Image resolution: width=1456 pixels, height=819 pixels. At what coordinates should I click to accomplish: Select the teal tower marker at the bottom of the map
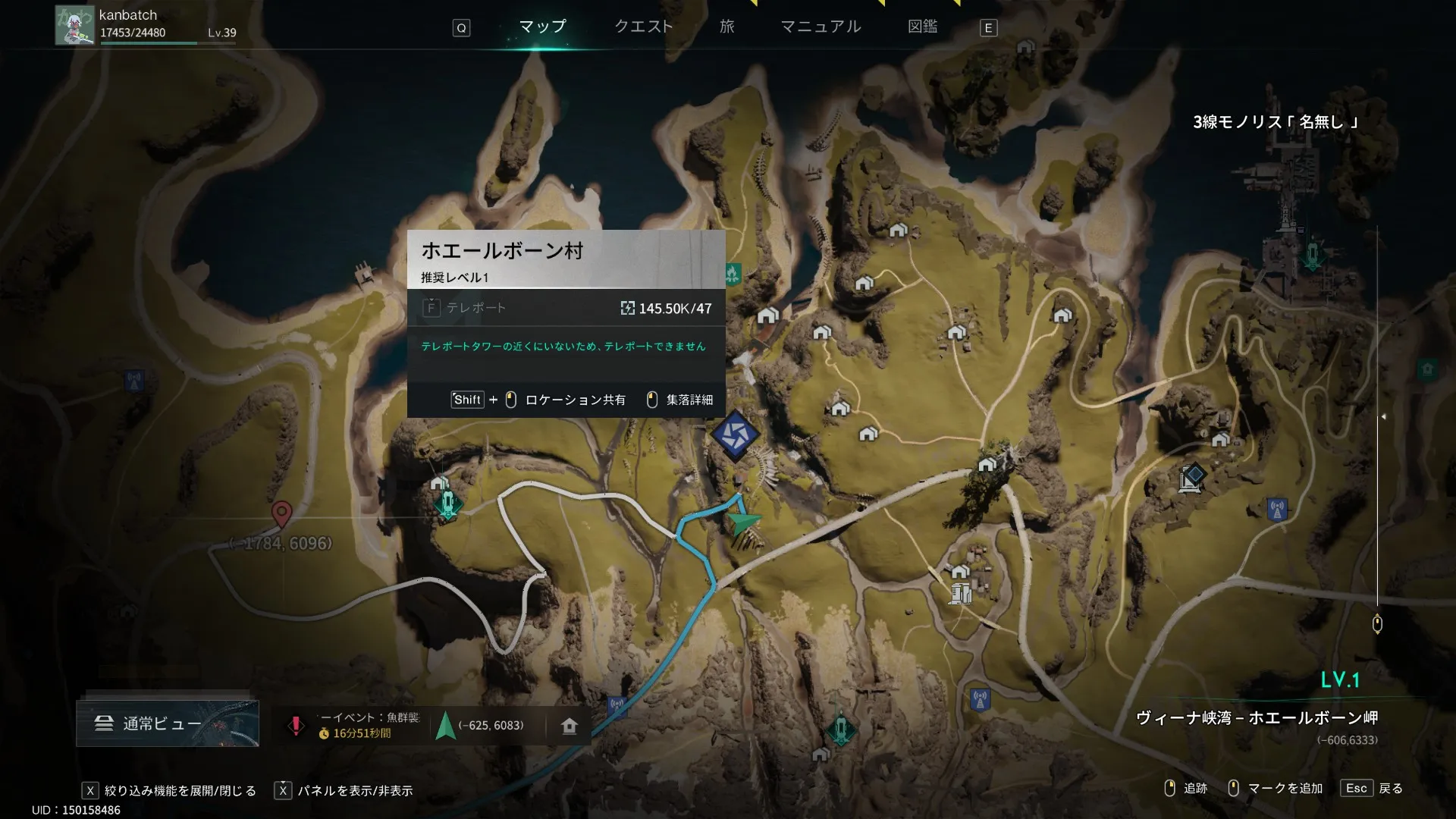pyautogui.click(x=840, y=729)
